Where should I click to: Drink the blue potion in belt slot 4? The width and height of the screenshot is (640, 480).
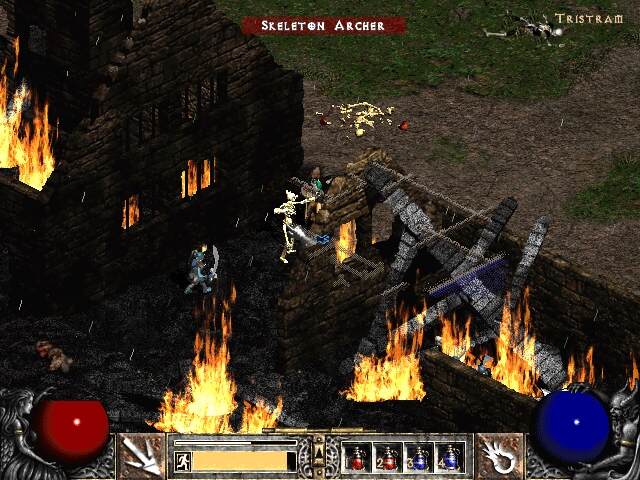[x=450, y=458]
